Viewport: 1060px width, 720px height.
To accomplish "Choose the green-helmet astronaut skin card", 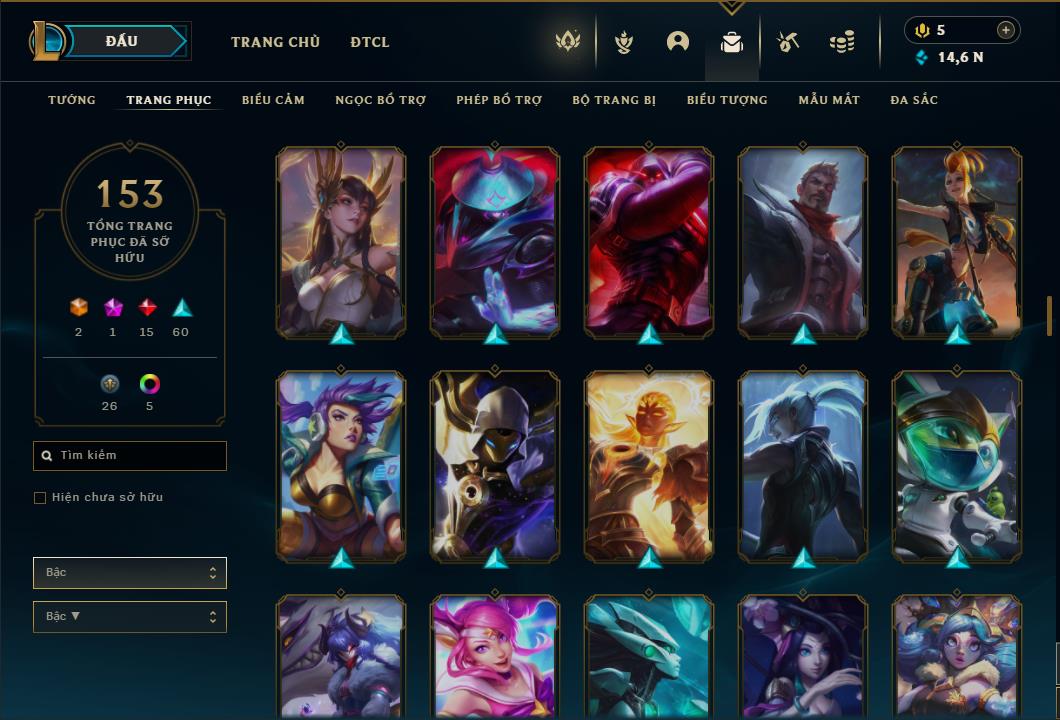I will pos(957,464).
